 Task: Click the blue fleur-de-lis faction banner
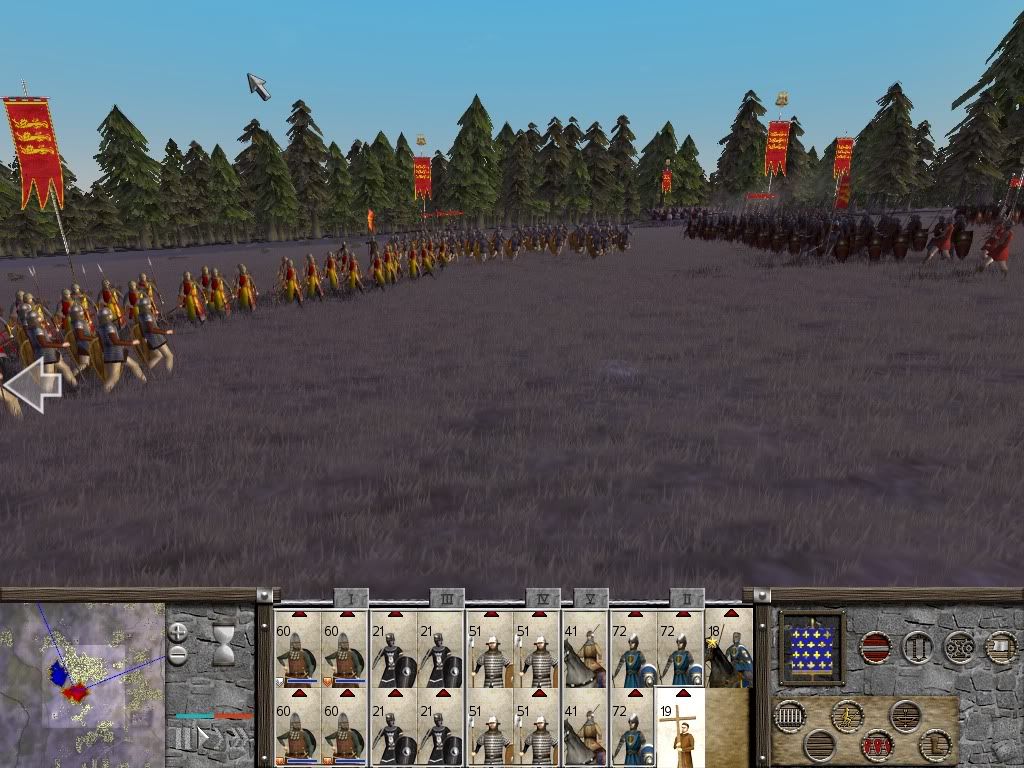[x=812, y=649]
